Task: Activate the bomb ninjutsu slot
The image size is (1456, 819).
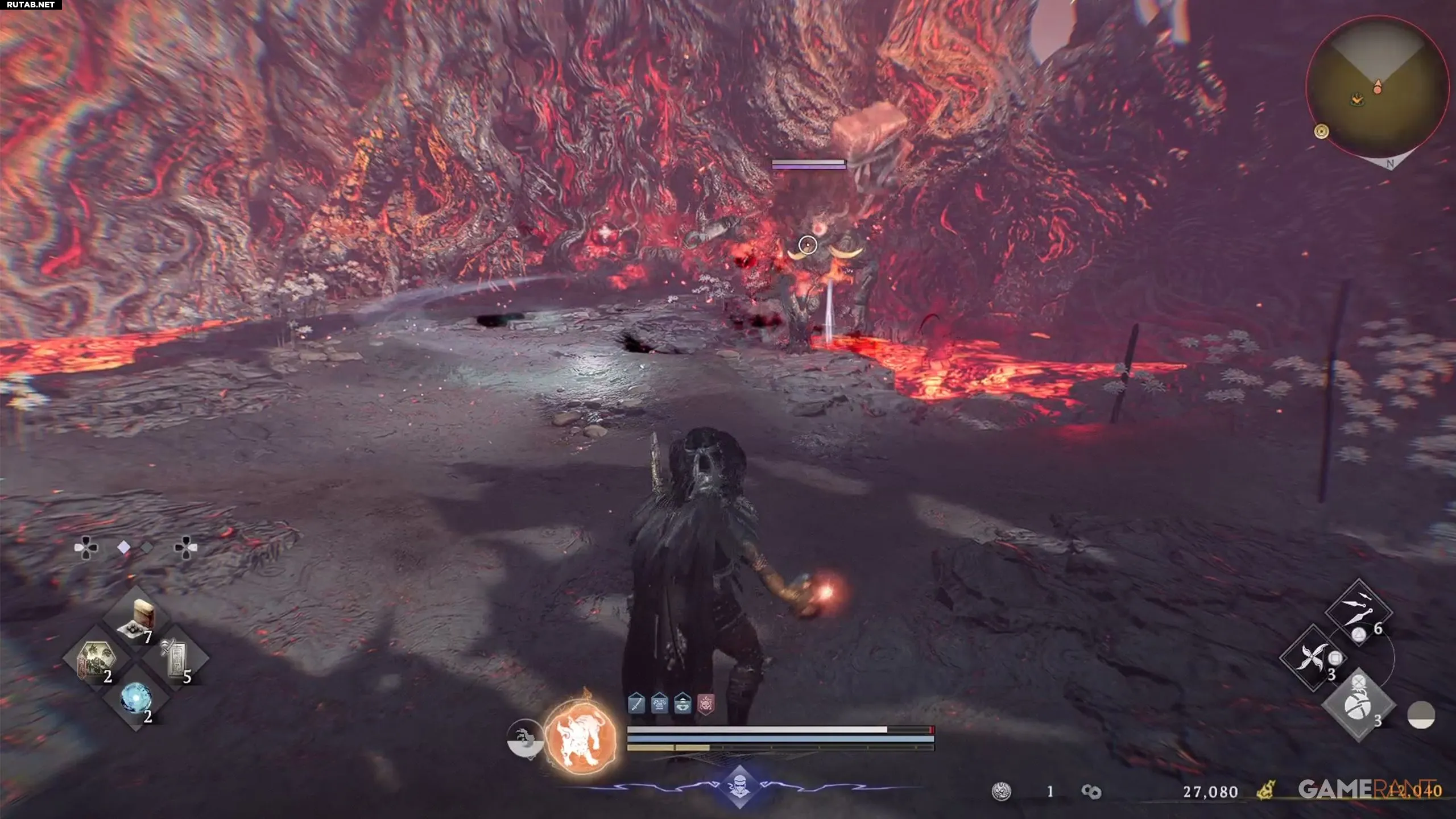Action: 1358,705
